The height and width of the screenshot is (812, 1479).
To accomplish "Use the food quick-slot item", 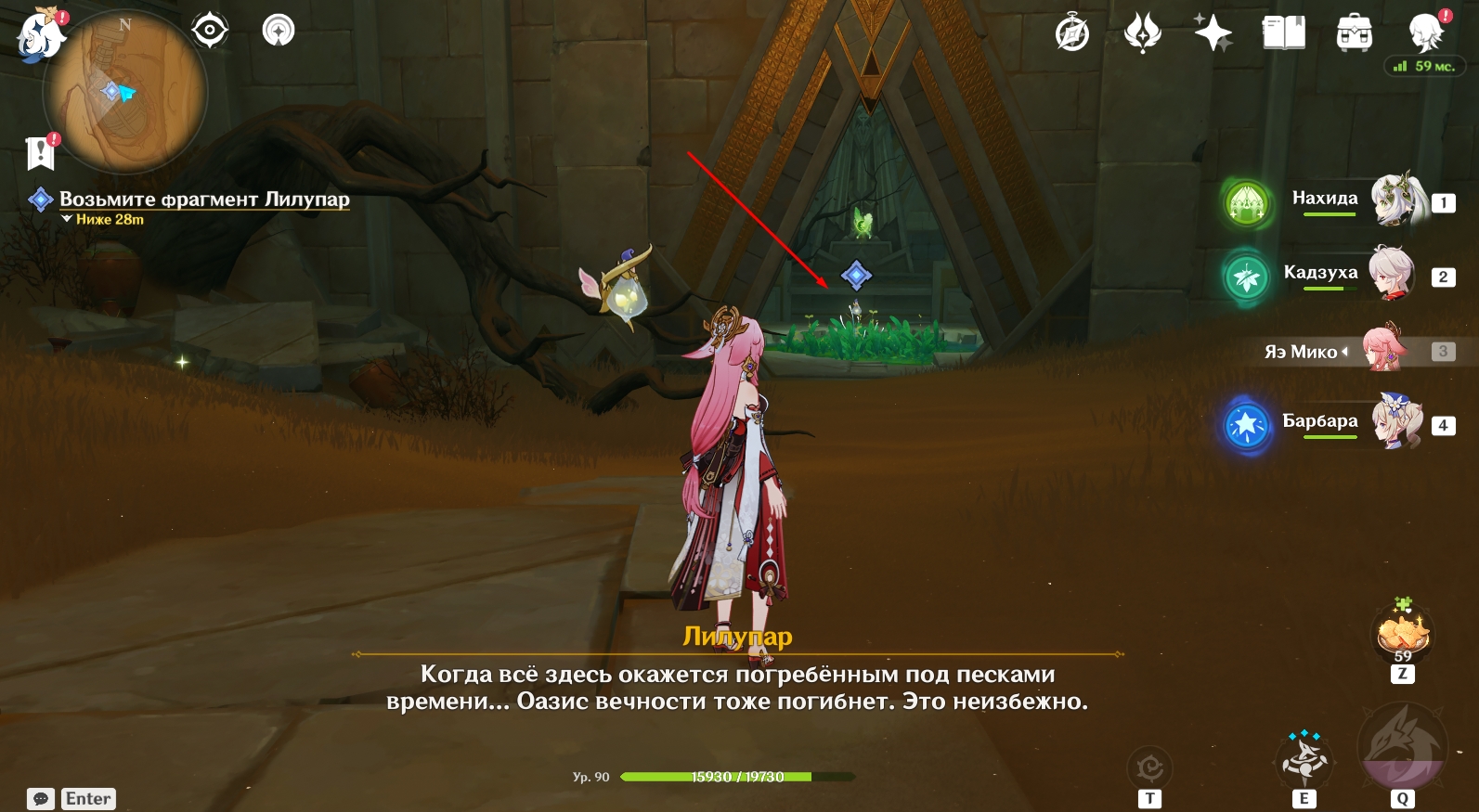I will pos(1403,633).
